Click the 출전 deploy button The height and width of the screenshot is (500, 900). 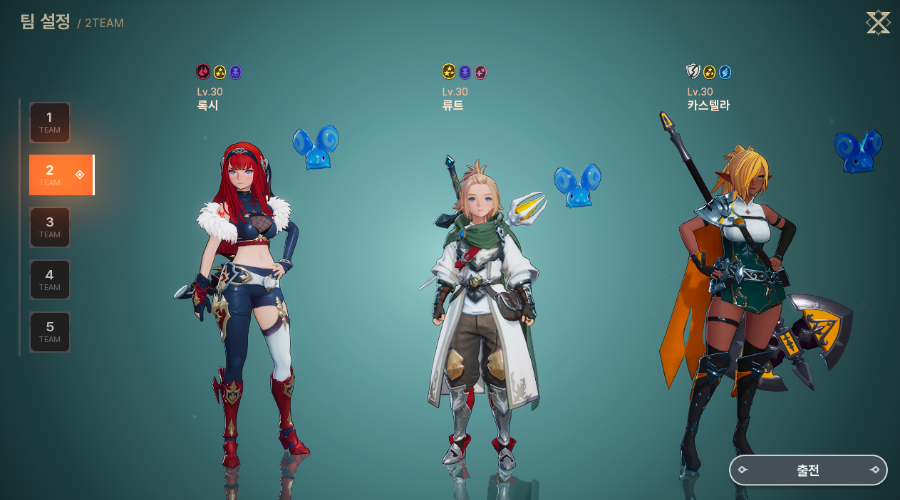pos(808,470)
